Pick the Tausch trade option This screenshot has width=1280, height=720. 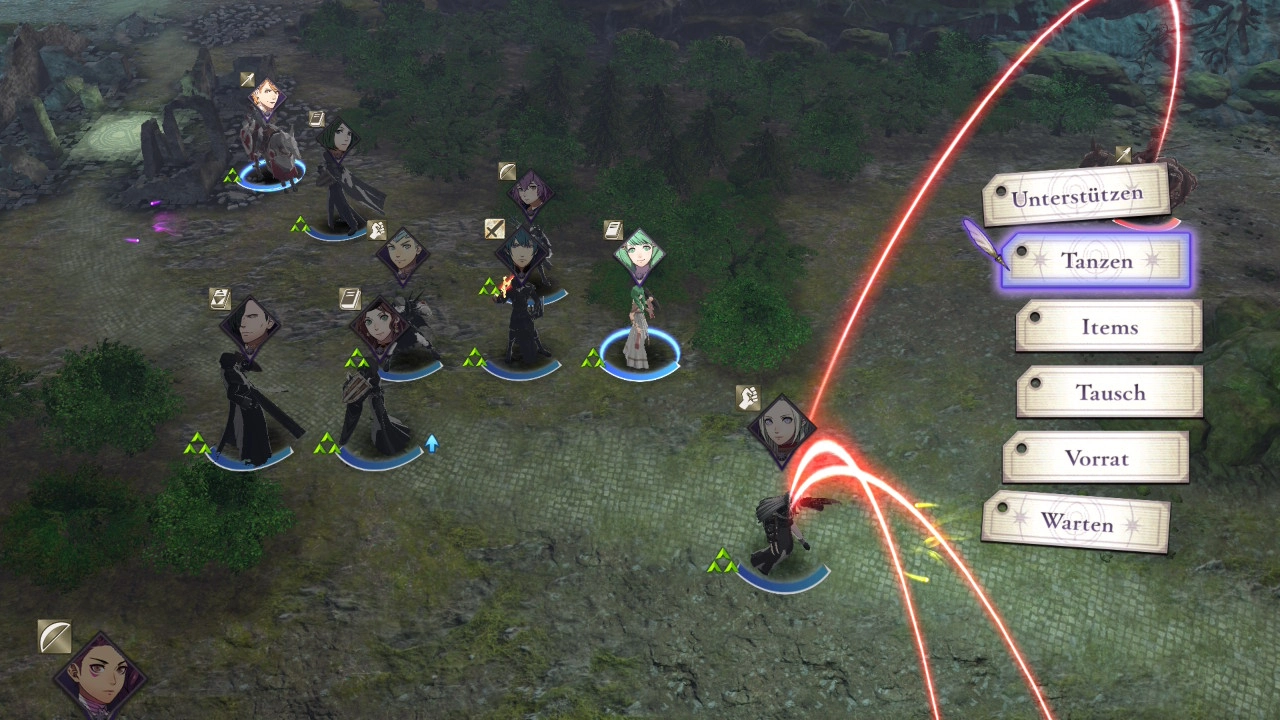(1110, 392)
